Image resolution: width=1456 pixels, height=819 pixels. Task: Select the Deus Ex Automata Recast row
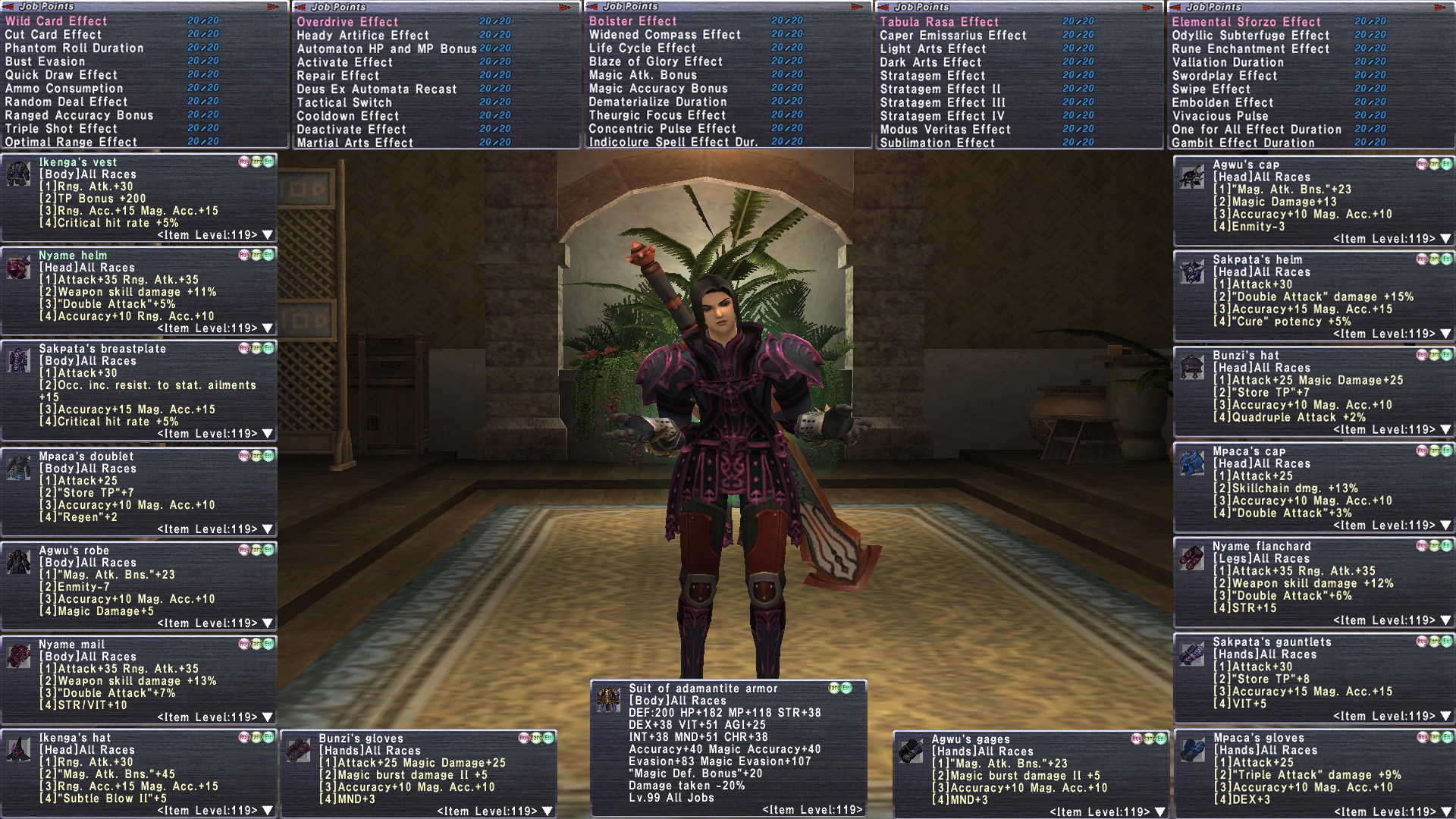coord(376,89)
